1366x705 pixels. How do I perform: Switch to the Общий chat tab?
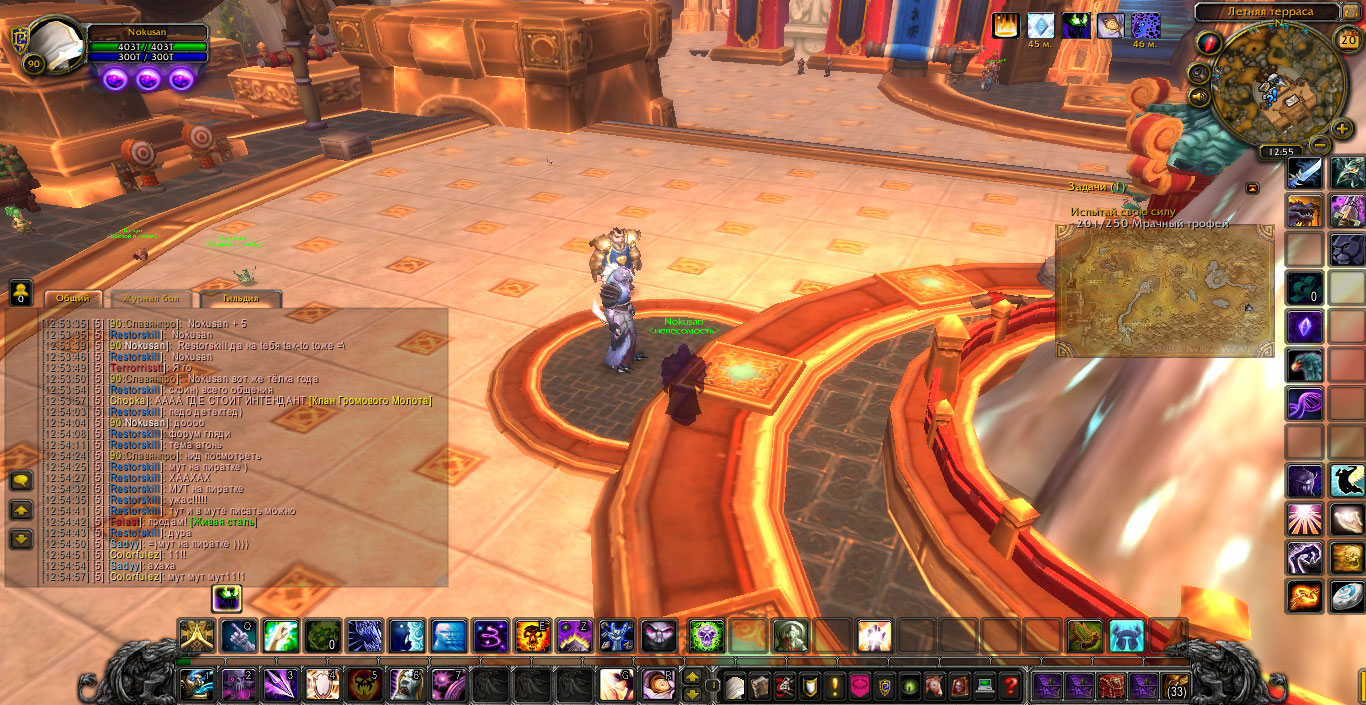pyautogui.click(x=72, y=298)
